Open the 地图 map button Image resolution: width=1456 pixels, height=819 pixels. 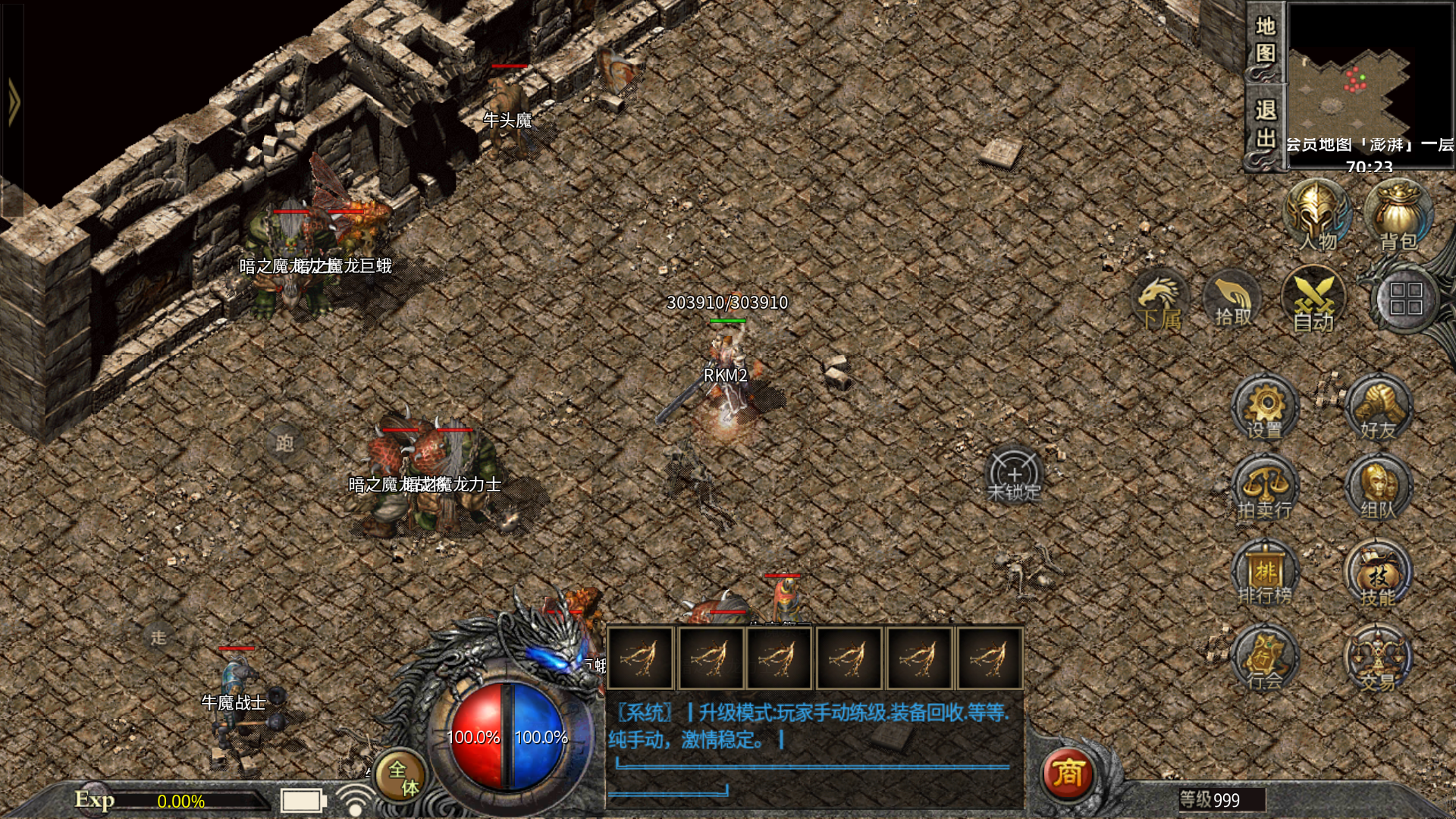coord(1265,41)
